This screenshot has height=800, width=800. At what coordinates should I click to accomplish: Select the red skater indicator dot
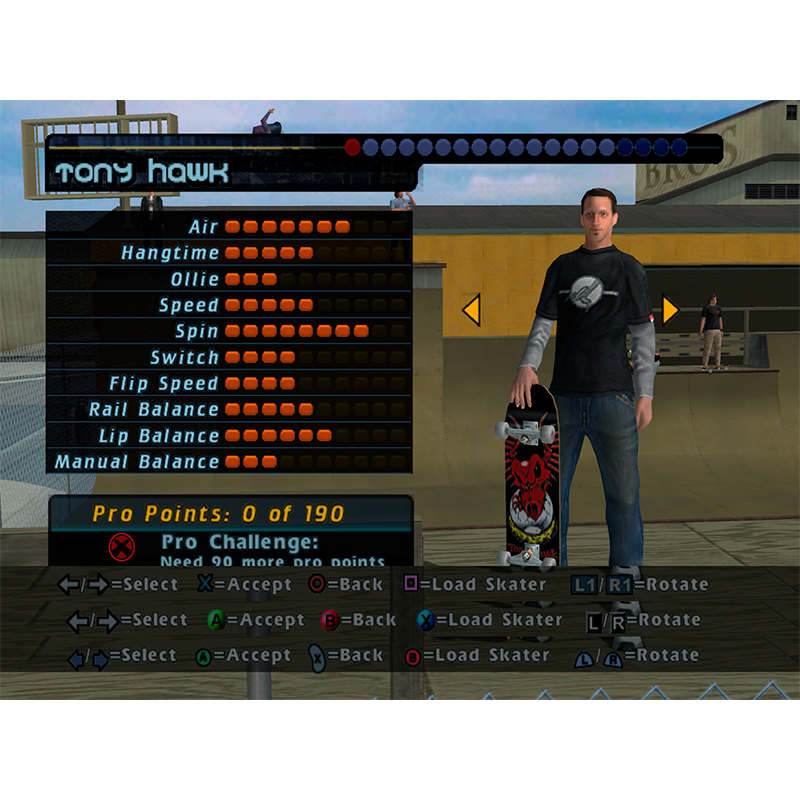[x=352, y=148]
